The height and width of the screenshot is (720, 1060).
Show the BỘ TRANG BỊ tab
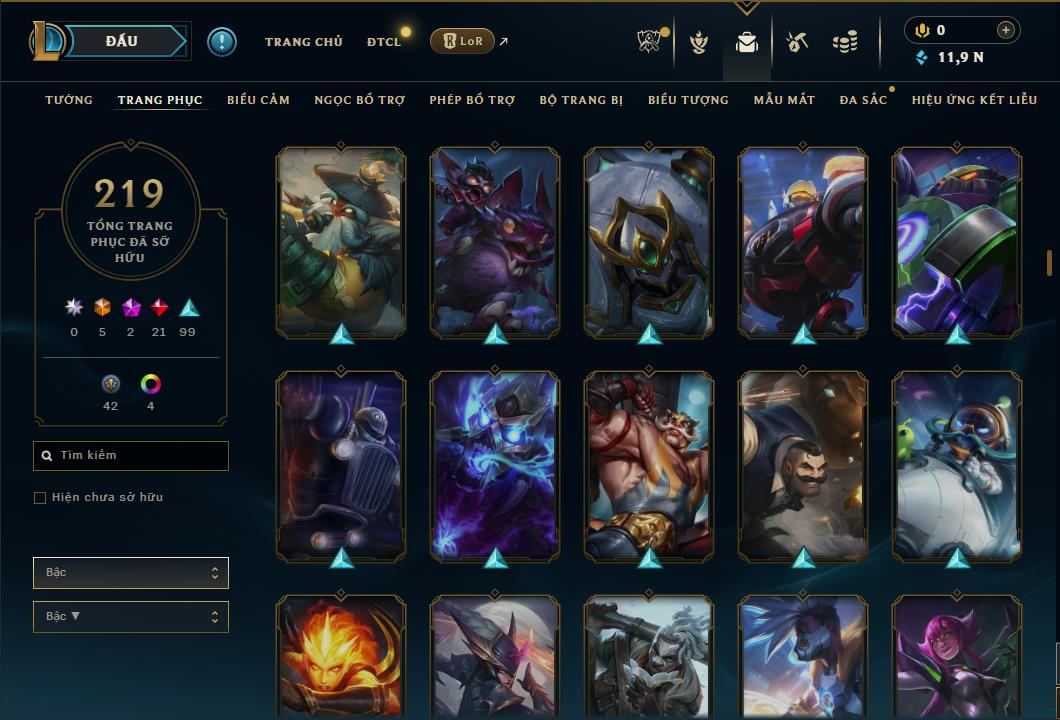pos(581,100)
